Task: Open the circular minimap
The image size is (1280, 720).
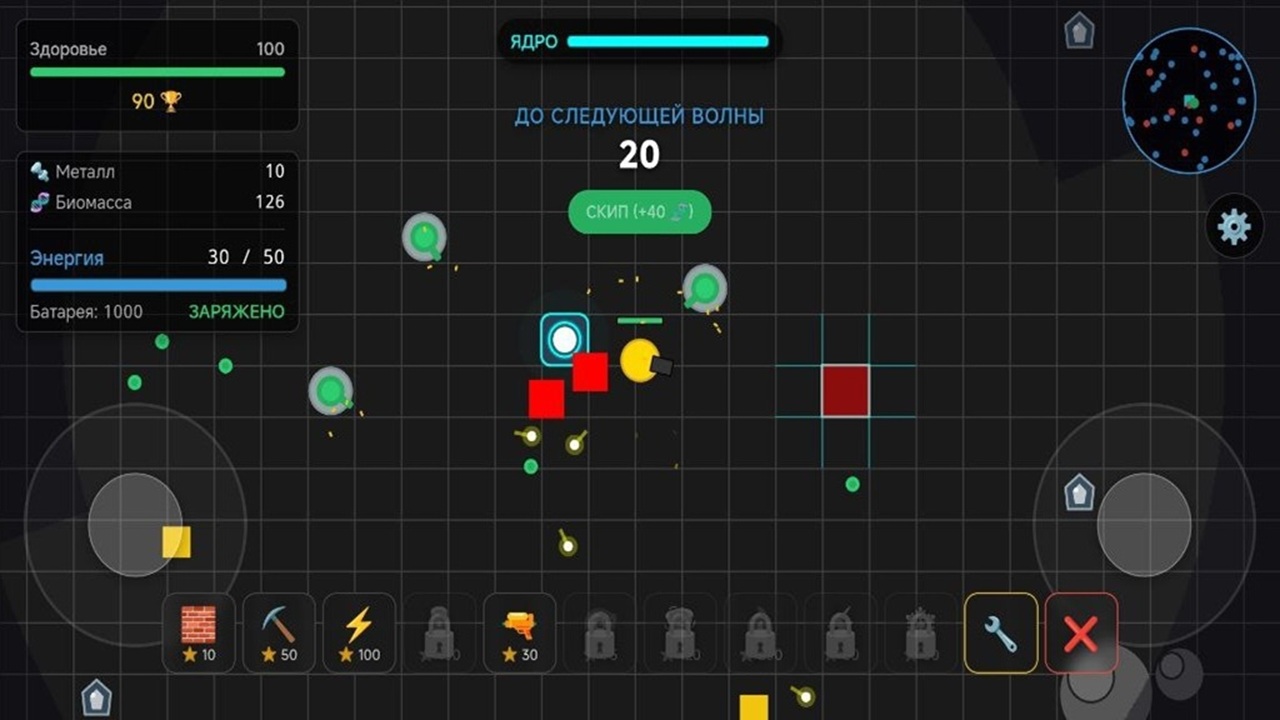Action: click(x=1190, y=98)
